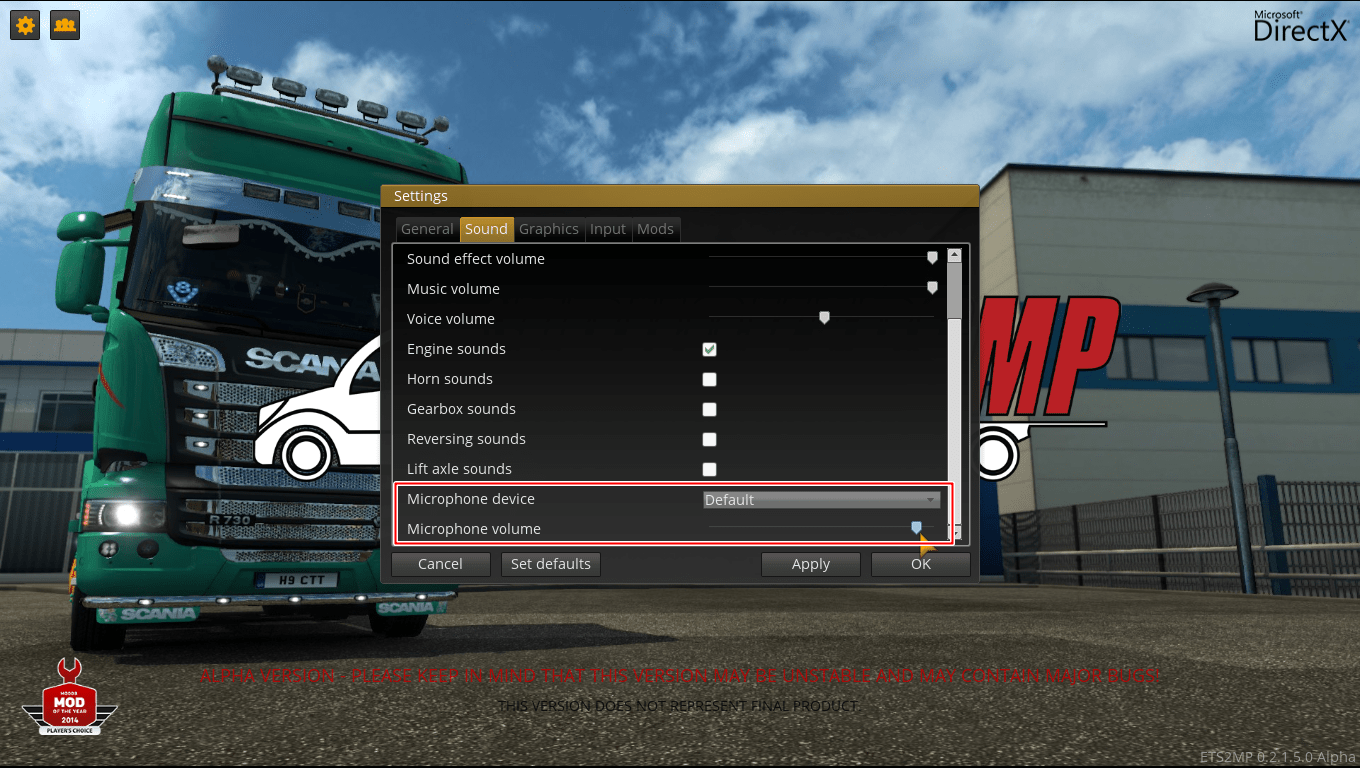1360x768 pixels.
Task: Click the players list icon
Action: tap(64, 25)
